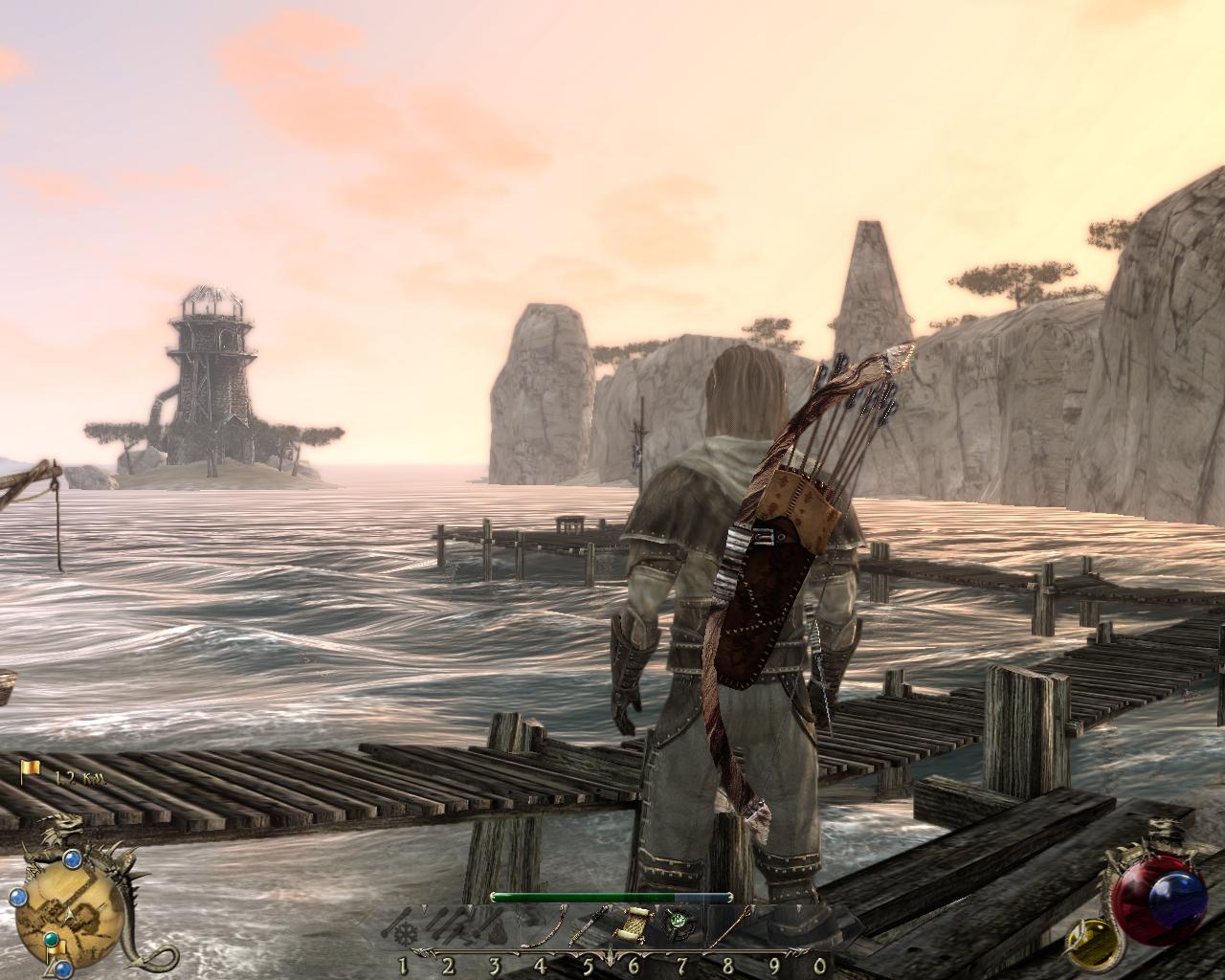Choose the thin bow in hotbar slot 8
Screen dimensions: 1225x980
[727, 926]
